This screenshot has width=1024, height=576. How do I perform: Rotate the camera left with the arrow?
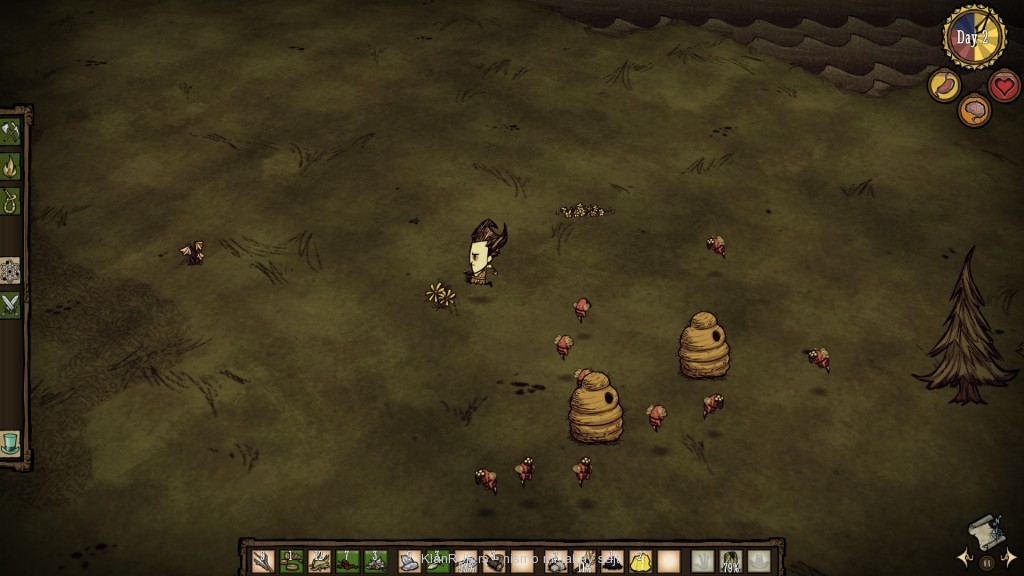pos(964,557)
